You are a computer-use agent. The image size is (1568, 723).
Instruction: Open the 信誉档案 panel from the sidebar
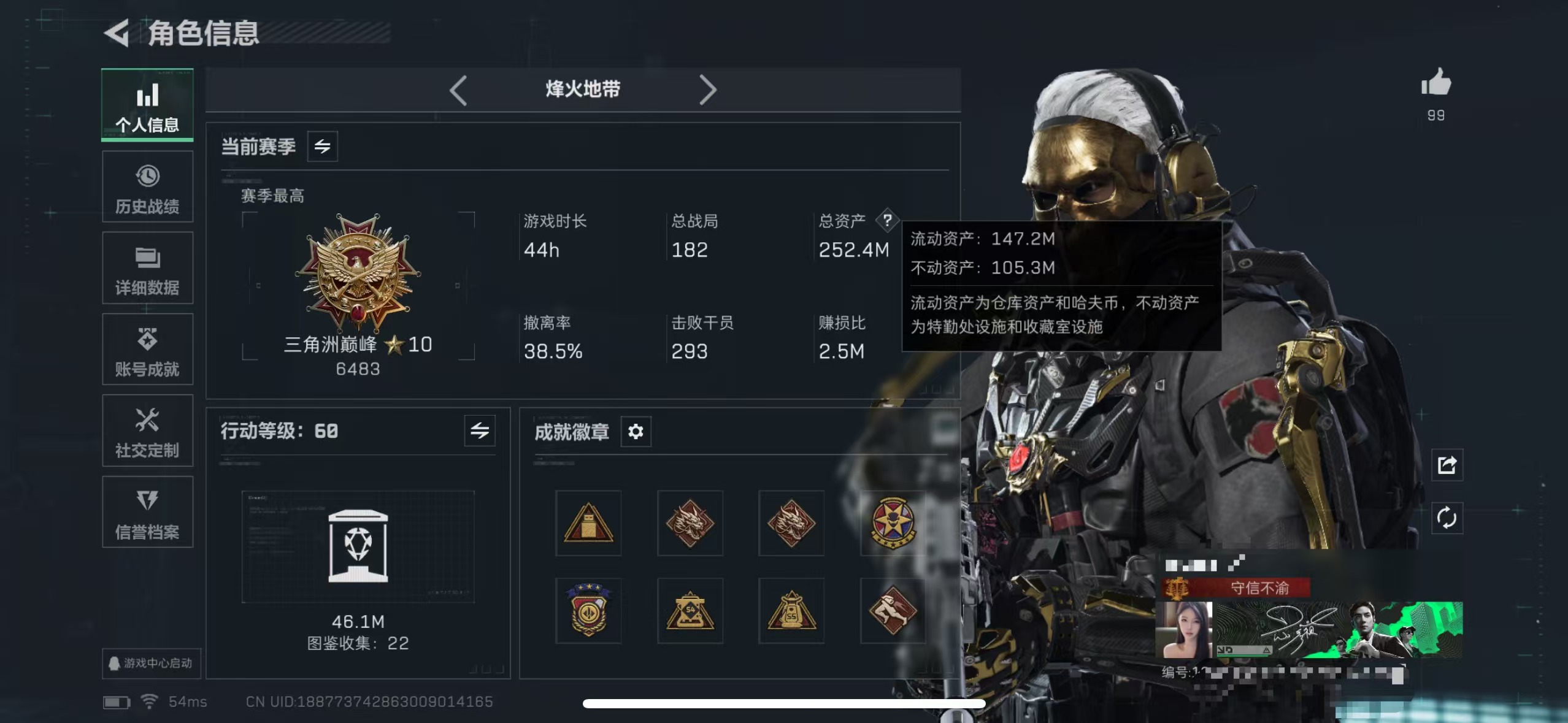coord(147,512)
